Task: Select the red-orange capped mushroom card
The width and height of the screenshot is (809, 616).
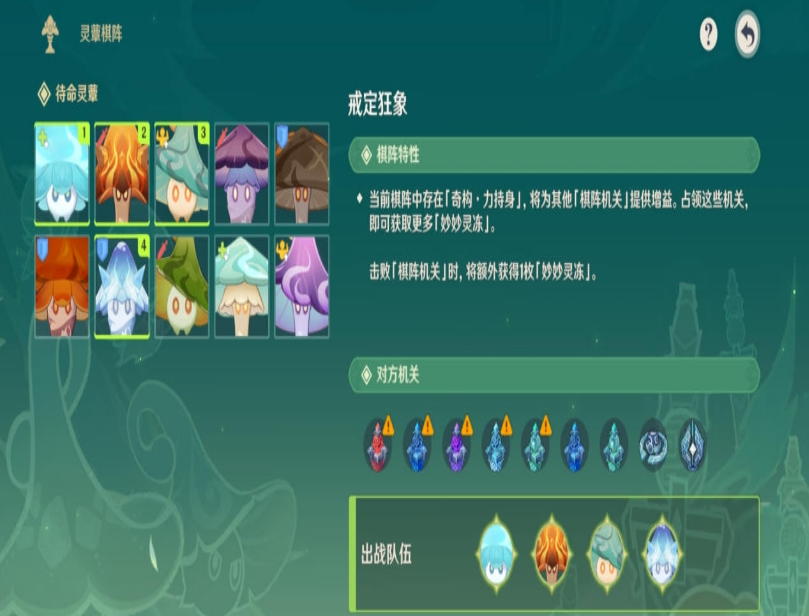Action: click(x=62, y=287)
